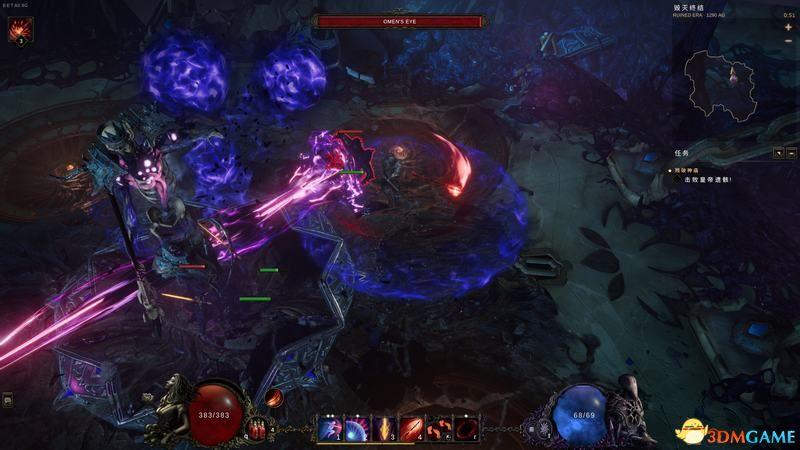The width and height of the screenshot is (800, 450).
Task: Activate the first skill in the hotbar
Action: (330, 428)
